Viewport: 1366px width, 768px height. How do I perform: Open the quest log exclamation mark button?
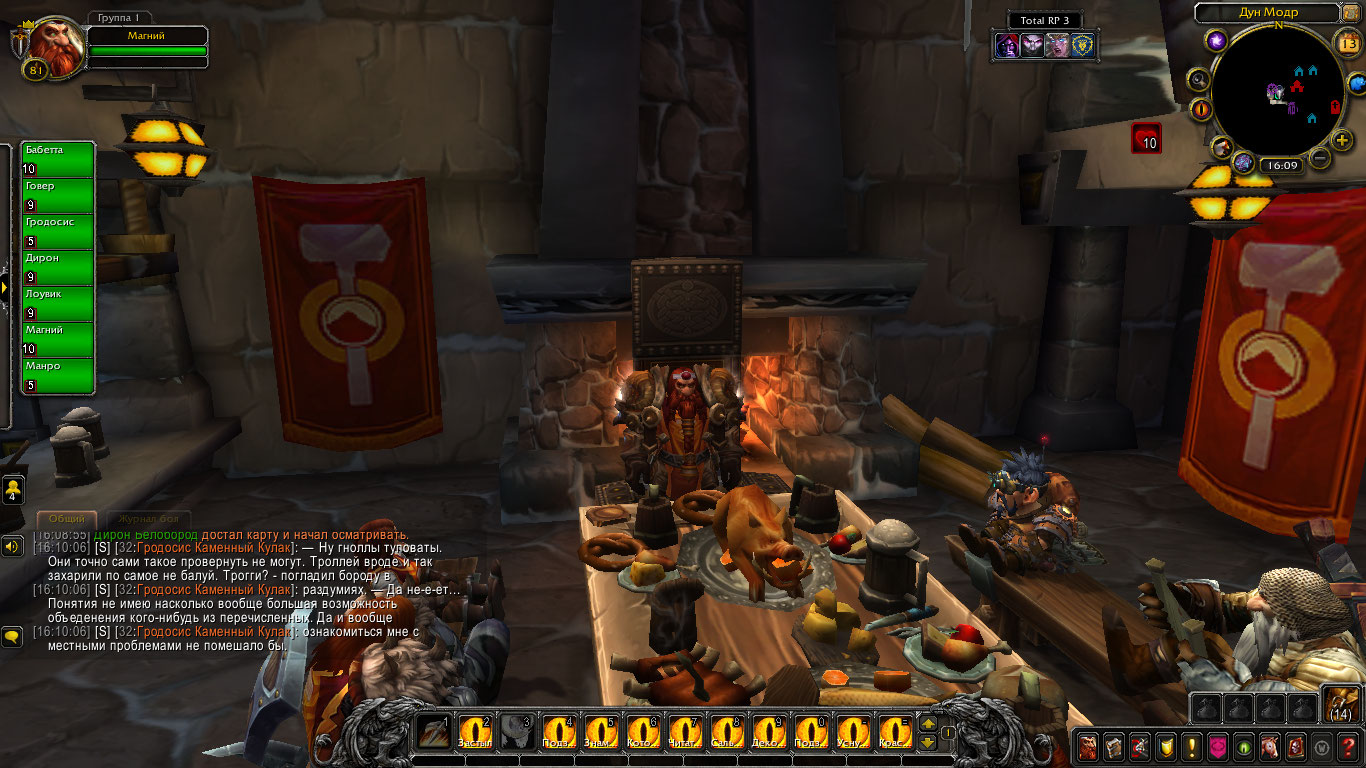click(1191, 746)
